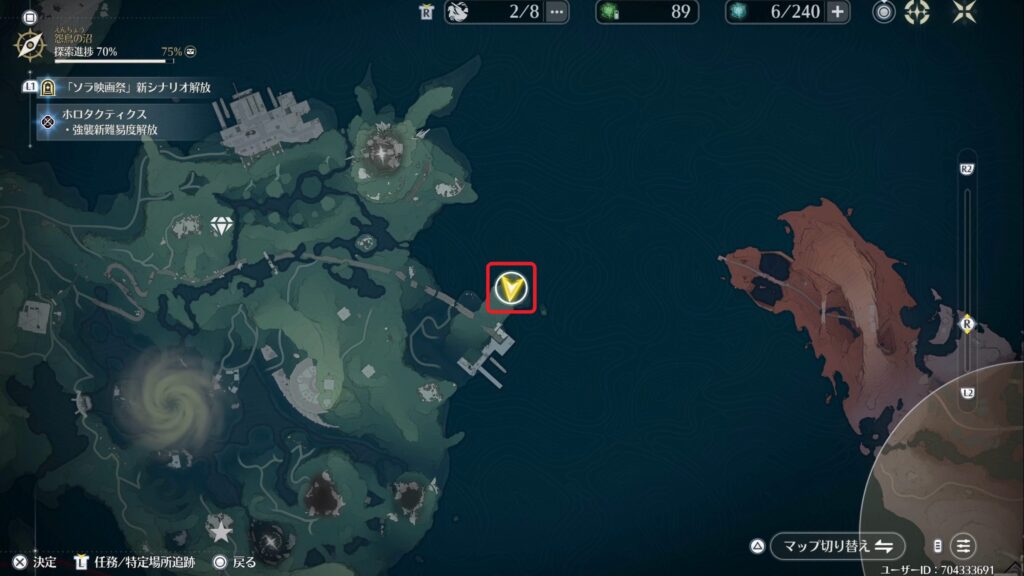Select the diamond marker on the map
The width and height of the screenshot is (1024, 576).
coord(221,226)
